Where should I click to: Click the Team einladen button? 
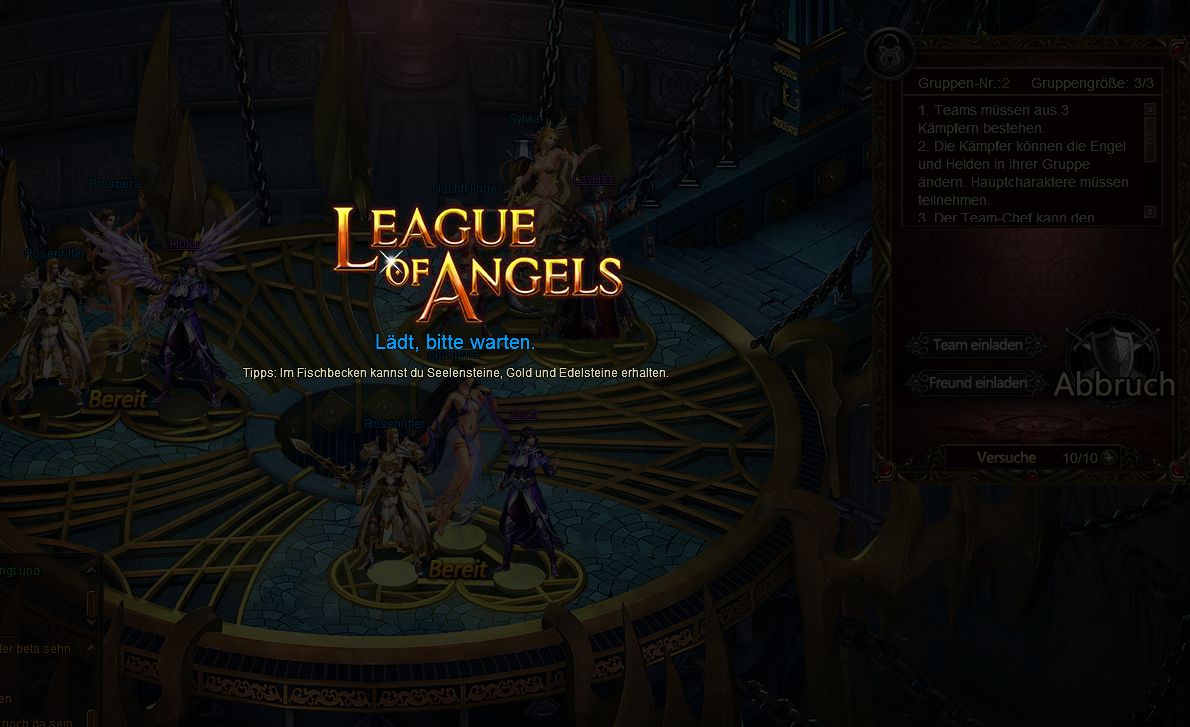point(977,345)
